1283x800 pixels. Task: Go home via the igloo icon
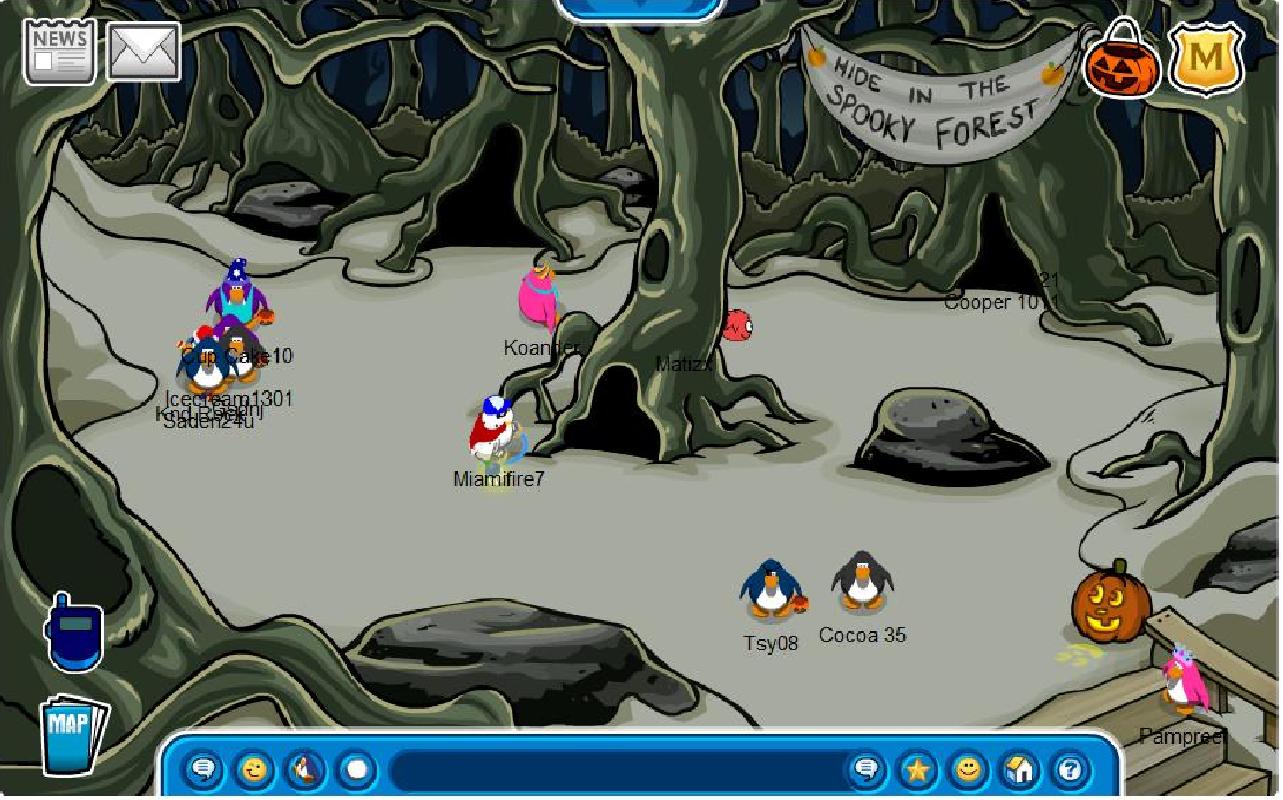1017,770
